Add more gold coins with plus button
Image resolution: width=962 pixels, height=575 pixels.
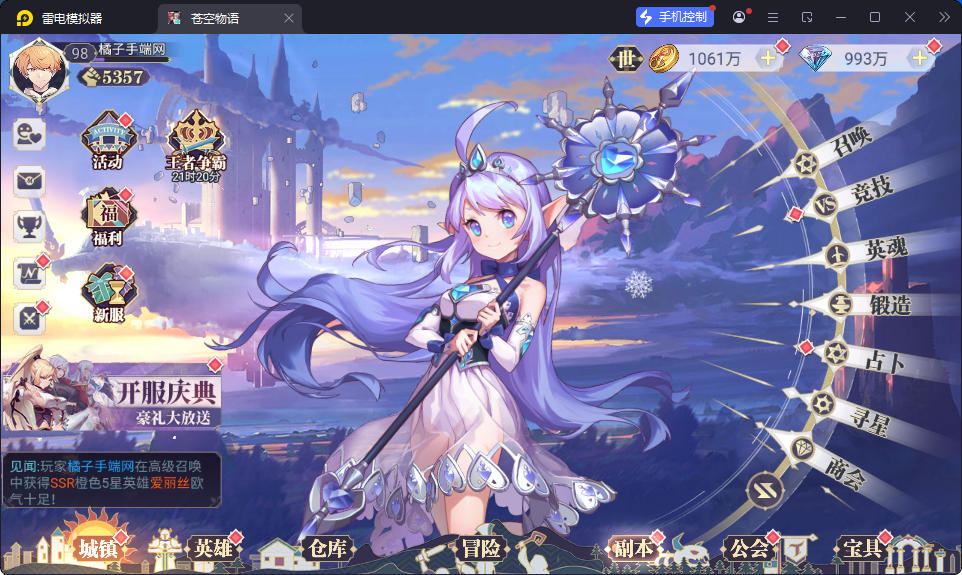tap(768, 59)
